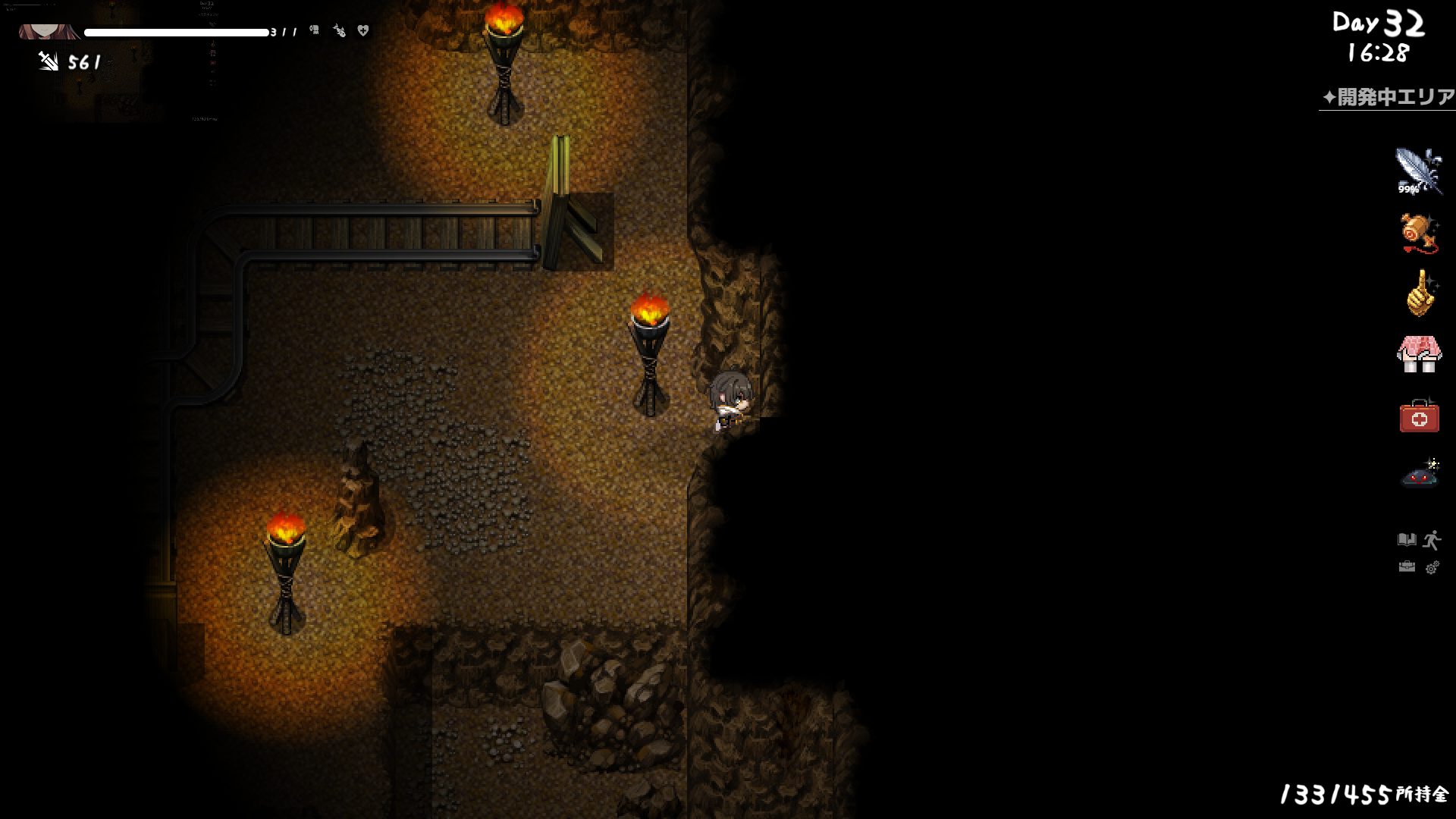Click the character portrait

pyautogui.click(x=49, y=32)
